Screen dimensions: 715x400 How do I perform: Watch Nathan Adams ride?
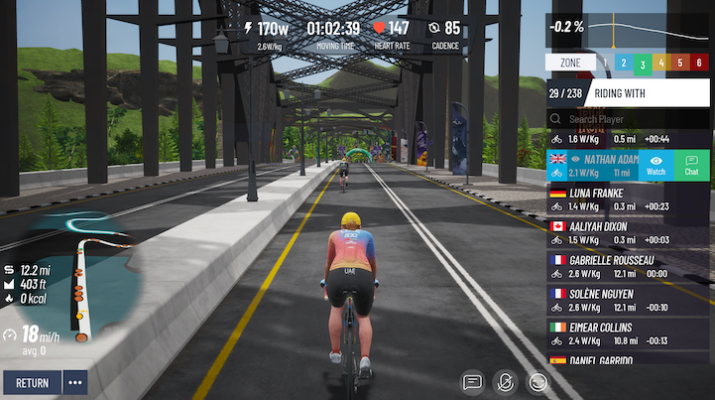tap(656, 165)
